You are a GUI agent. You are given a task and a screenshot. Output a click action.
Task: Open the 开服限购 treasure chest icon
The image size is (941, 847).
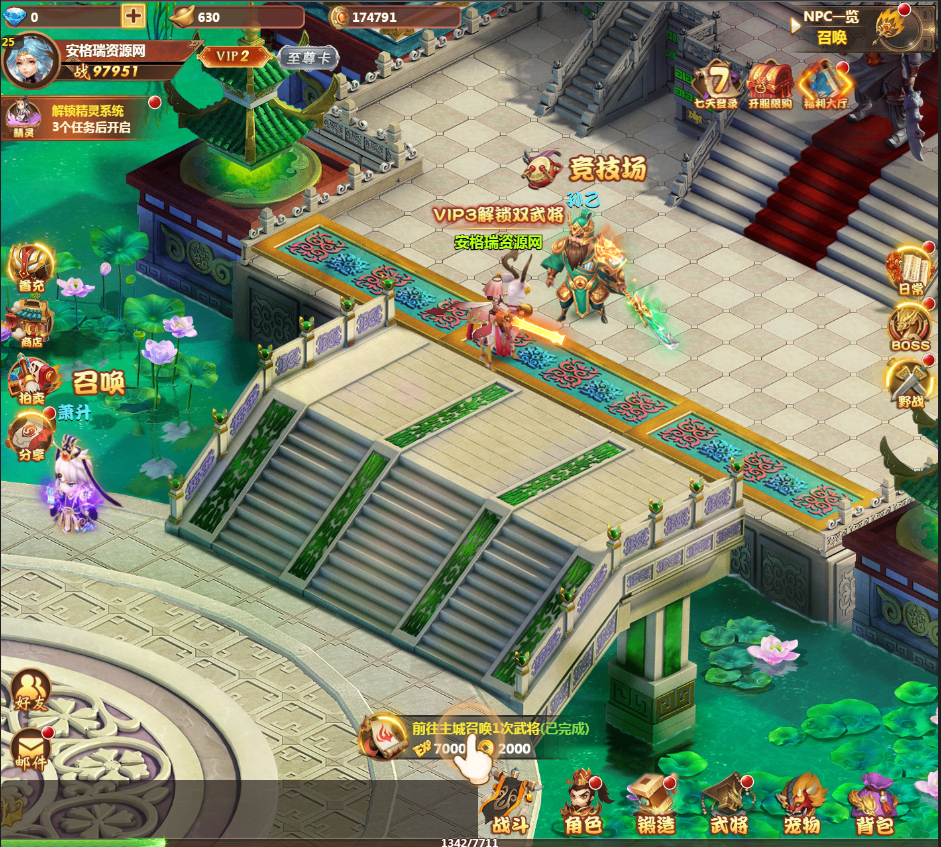(x=769, y=82)
